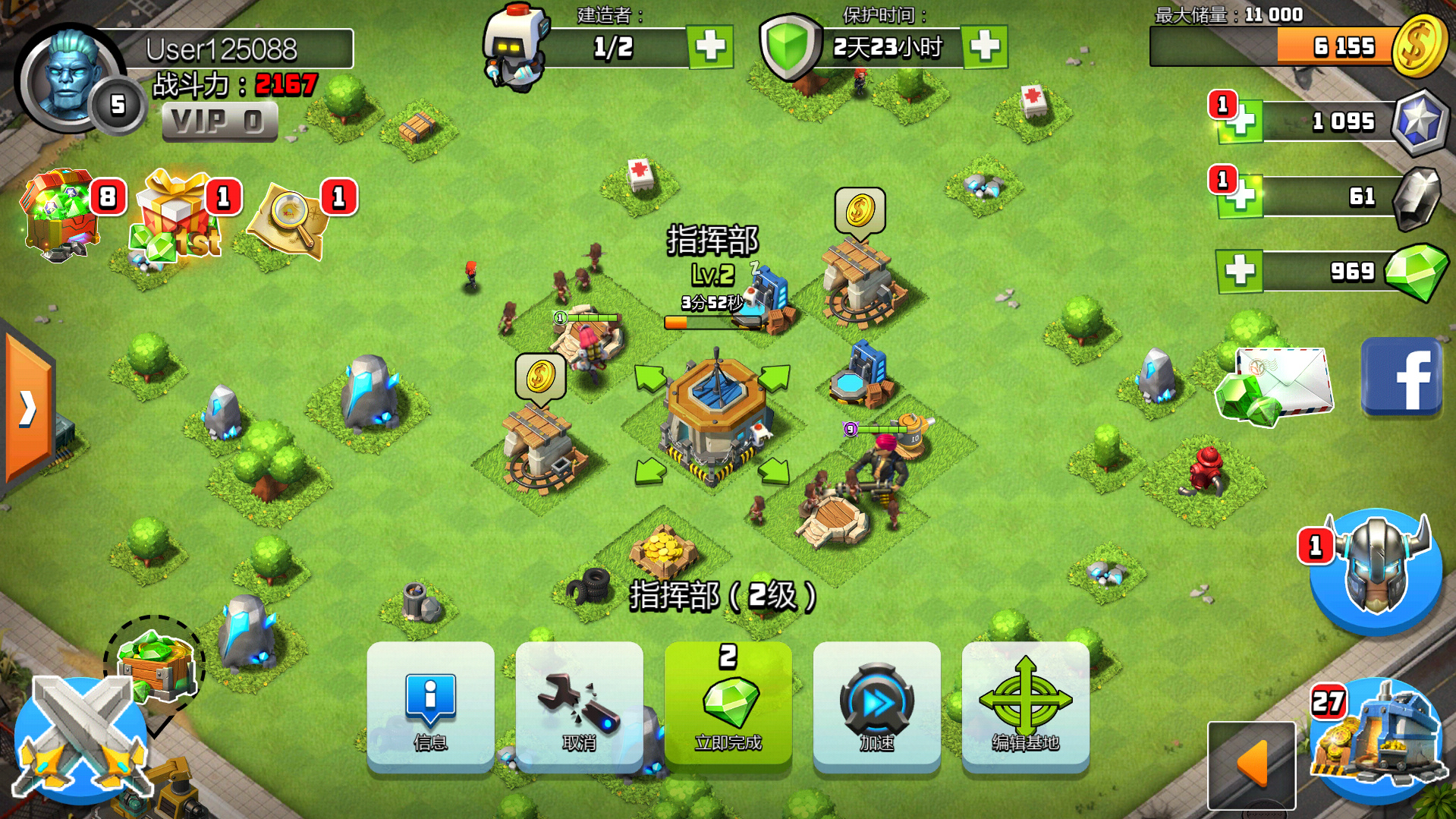Image resolution: width=1456 pixels, height=819 pixels.
Task: Extend shield protection time with plus
Action: (985, 47)
